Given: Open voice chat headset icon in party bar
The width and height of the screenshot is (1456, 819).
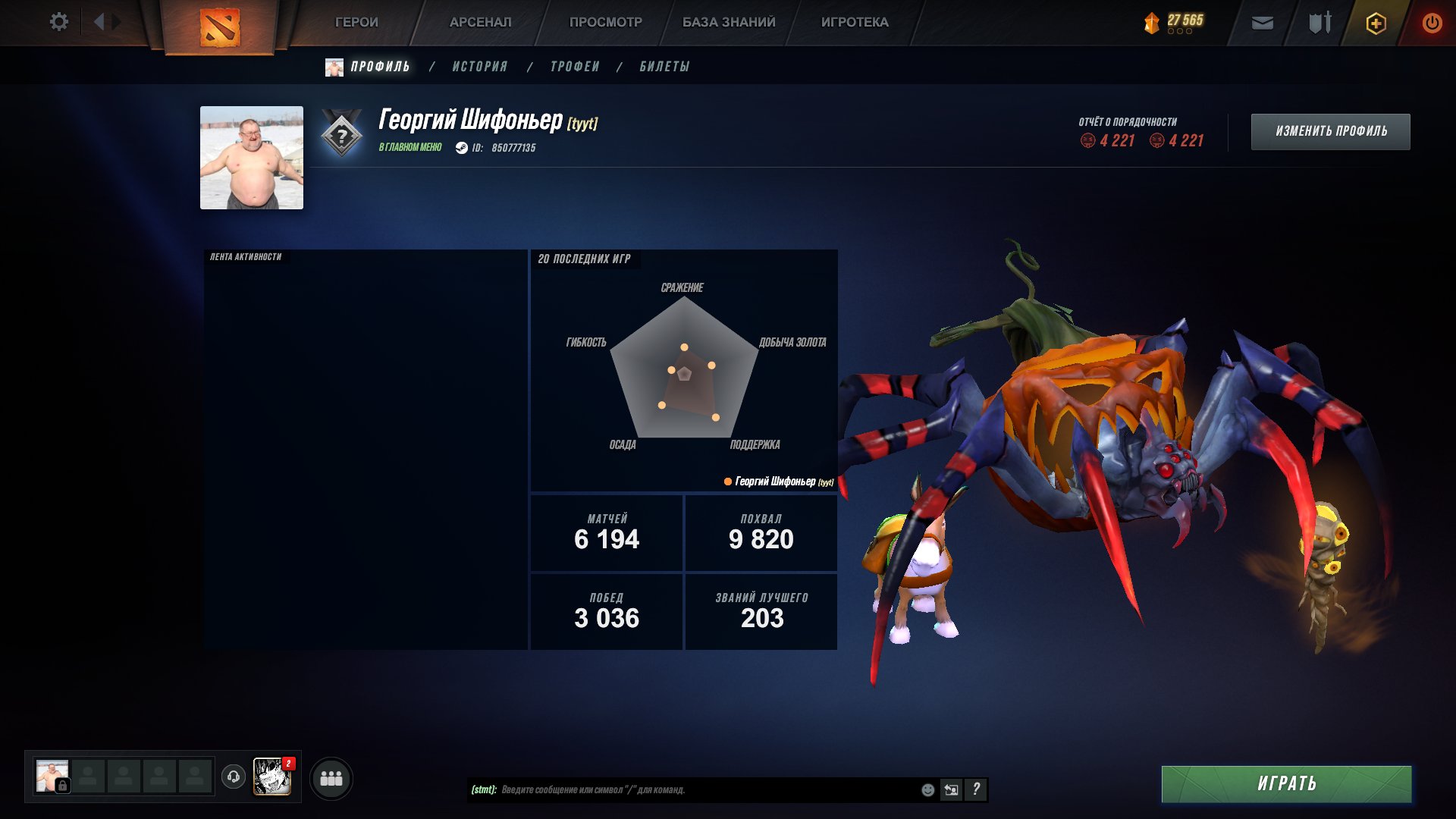Looking at the screenshot, I should [235, 777].
